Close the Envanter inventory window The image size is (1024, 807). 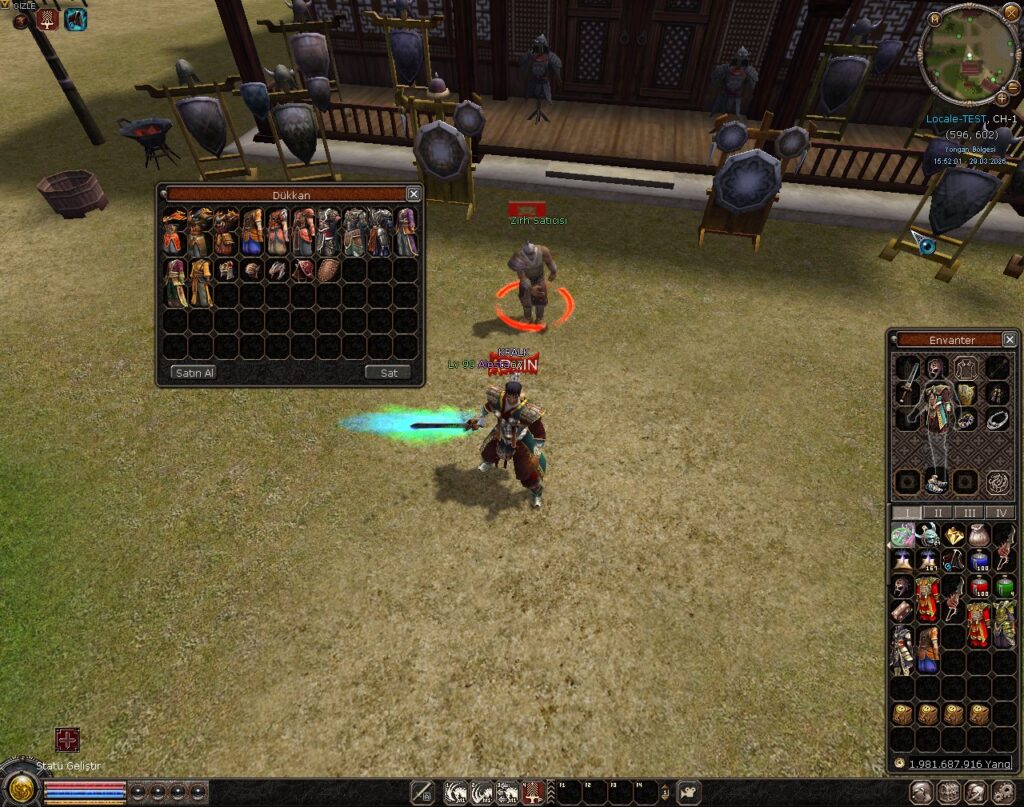click(1009, 340)
